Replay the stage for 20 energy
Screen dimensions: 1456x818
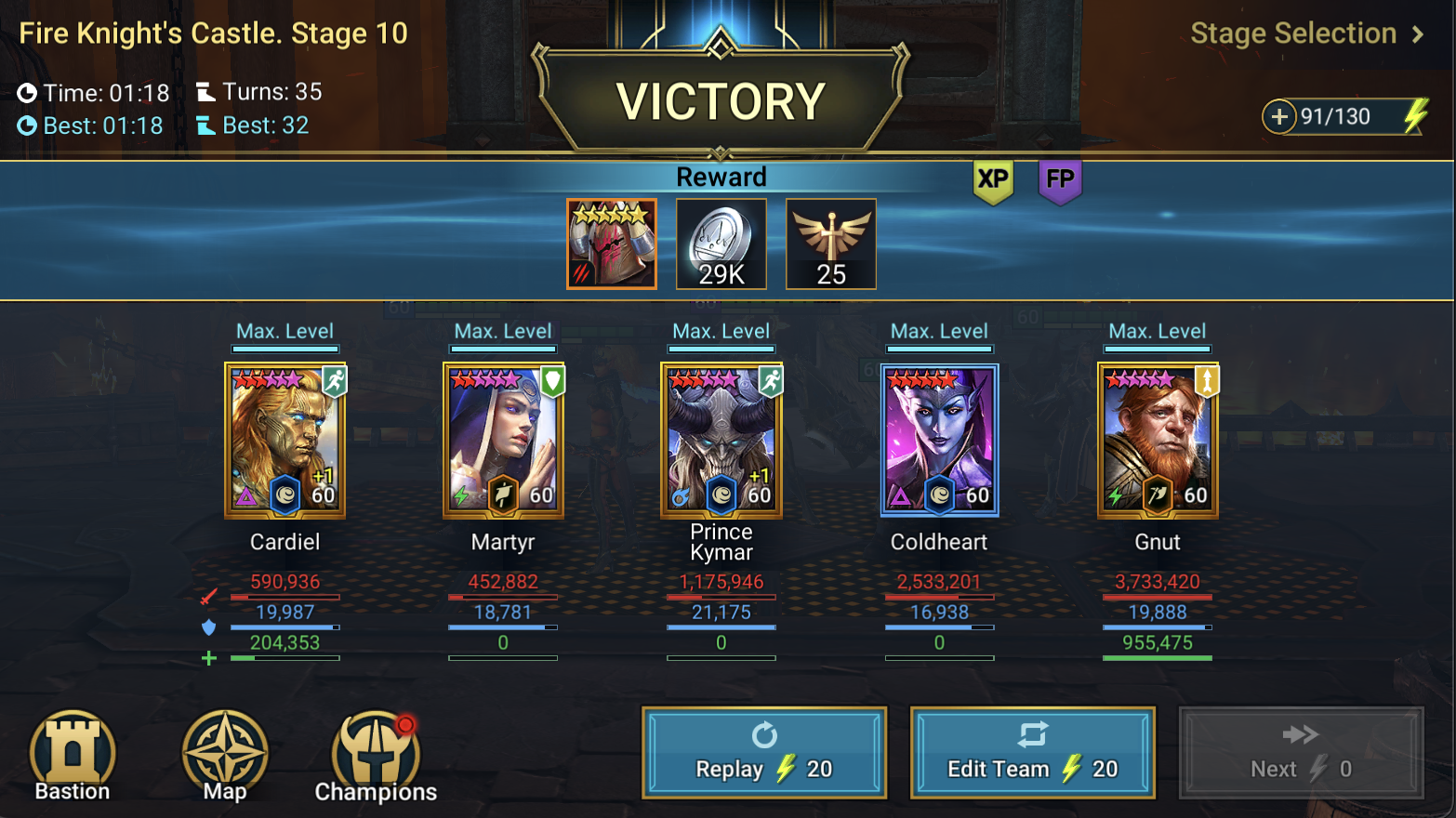click(x=764, y=753)
